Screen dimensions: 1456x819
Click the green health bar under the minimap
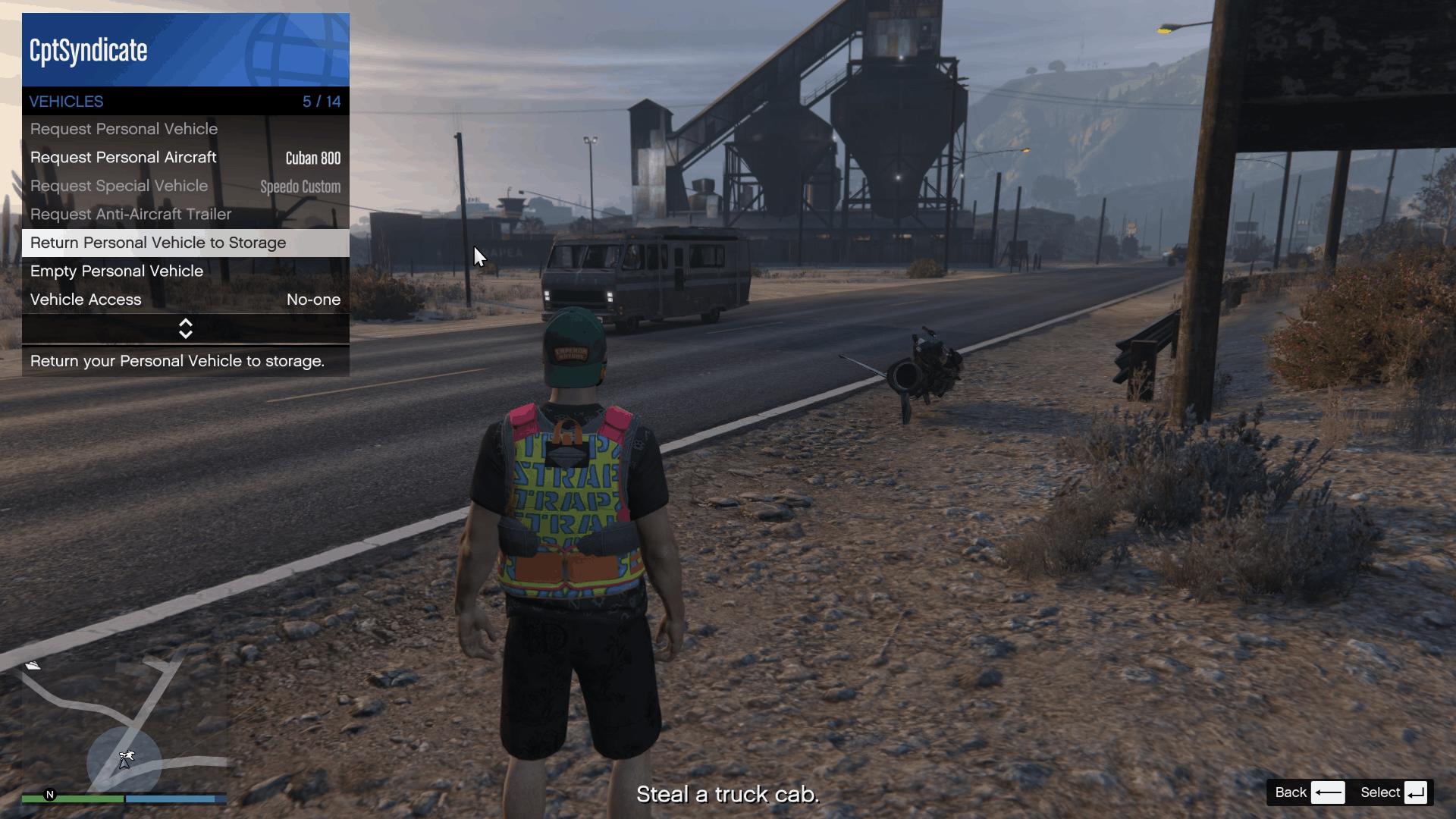click(83, 799)
